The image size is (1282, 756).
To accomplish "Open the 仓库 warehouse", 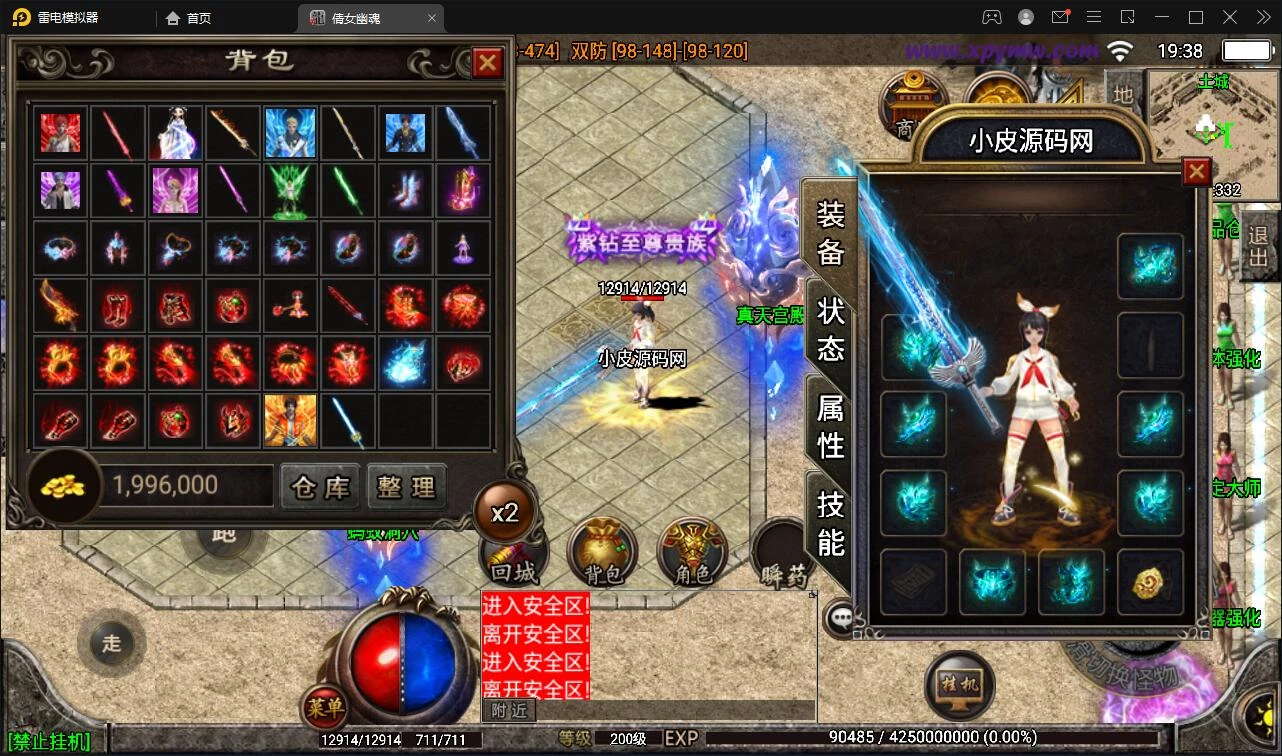I will point(320,487).
